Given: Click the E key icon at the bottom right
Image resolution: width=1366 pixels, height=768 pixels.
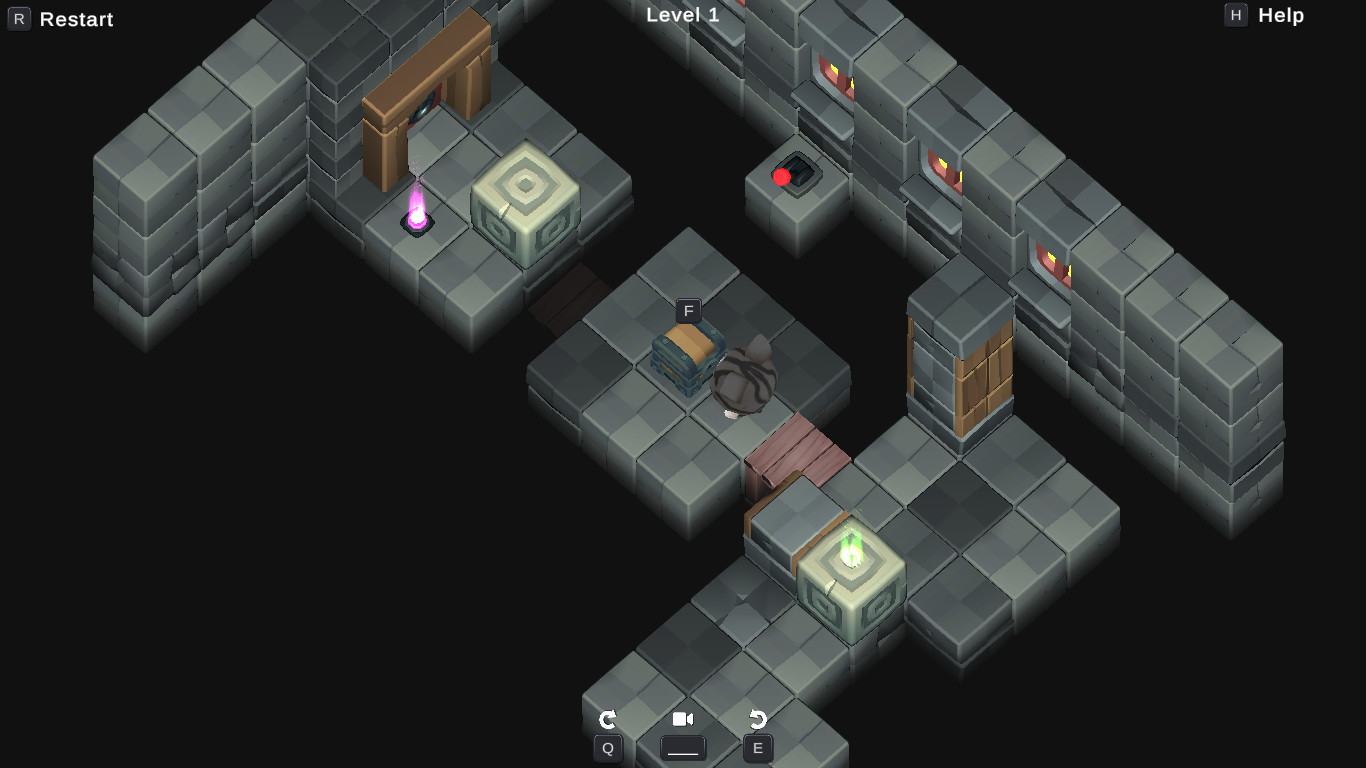Looking at the screenshot, I should coord(757,747).
